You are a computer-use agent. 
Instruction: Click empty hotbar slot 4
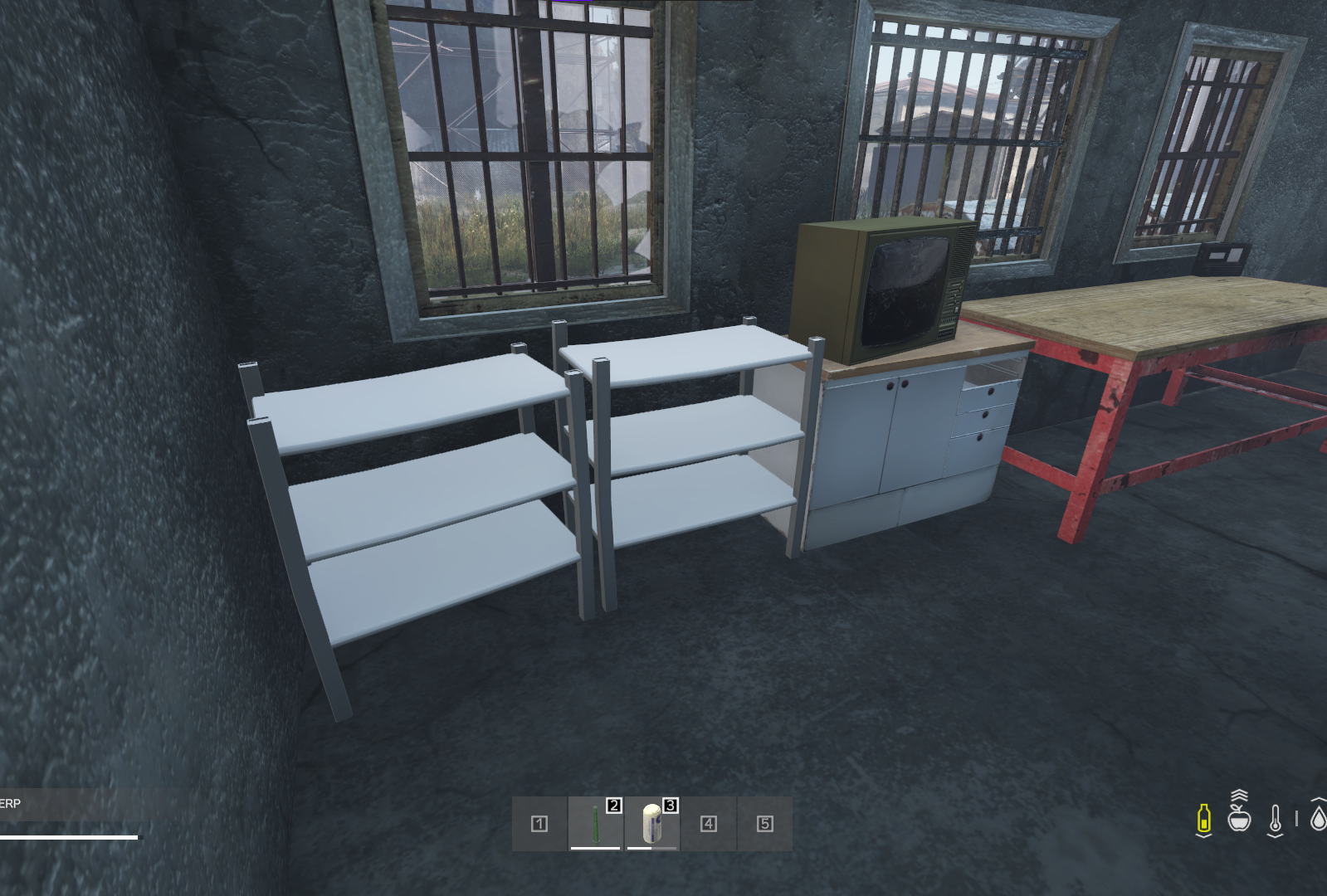coord(707,823)
